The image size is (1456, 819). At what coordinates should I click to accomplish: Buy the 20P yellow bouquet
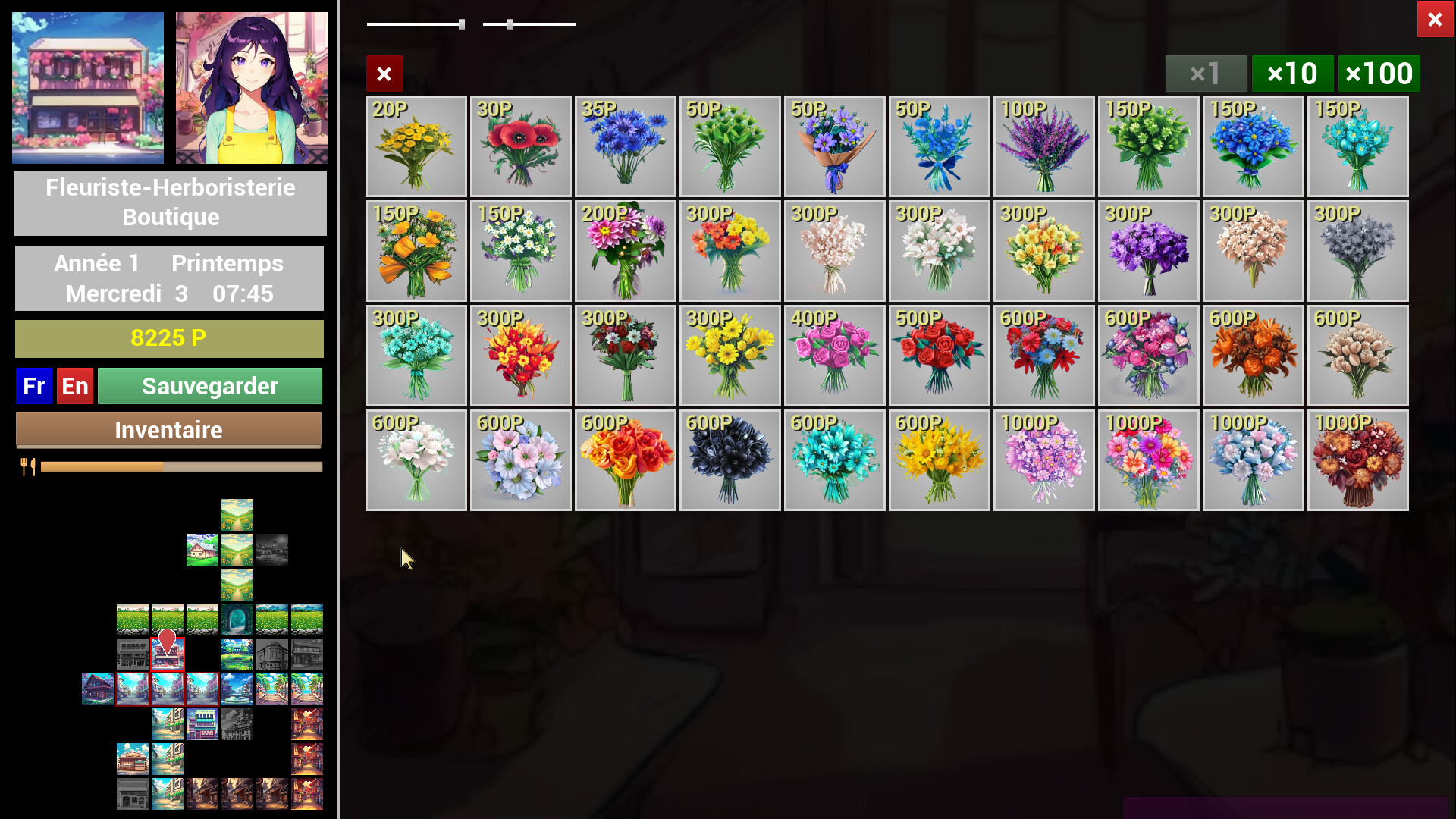pos(416,146)
